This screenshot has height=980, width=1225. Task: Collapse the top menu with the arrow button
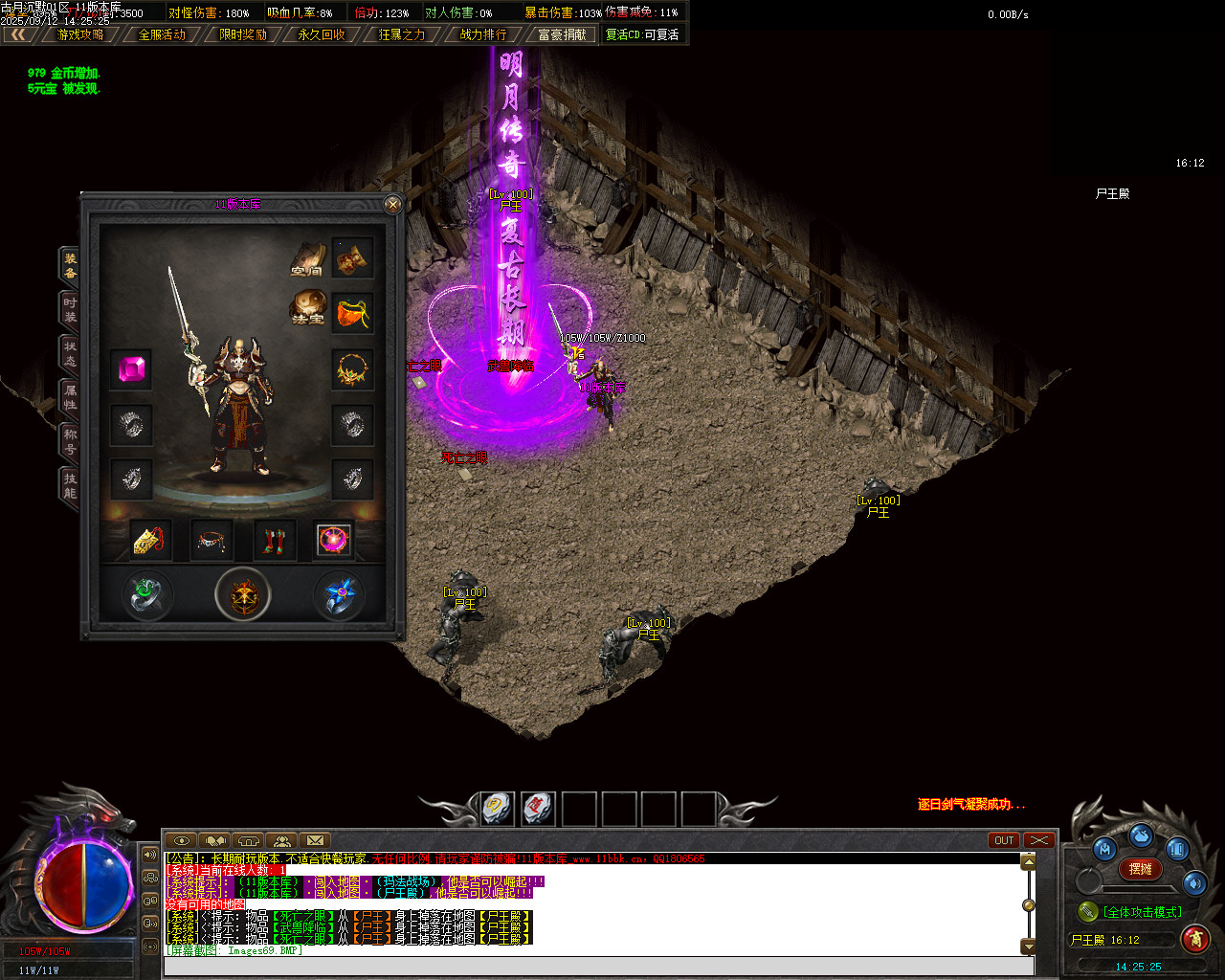[x=18, y=34]
